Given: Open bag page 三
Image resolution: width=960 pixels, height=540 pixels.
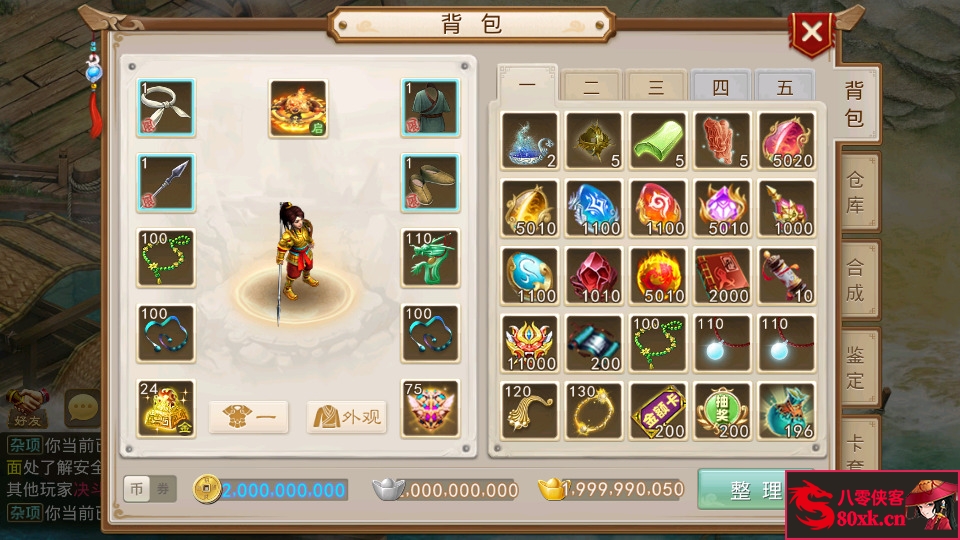Looking at the screenshot, I should tap(656, 88).
